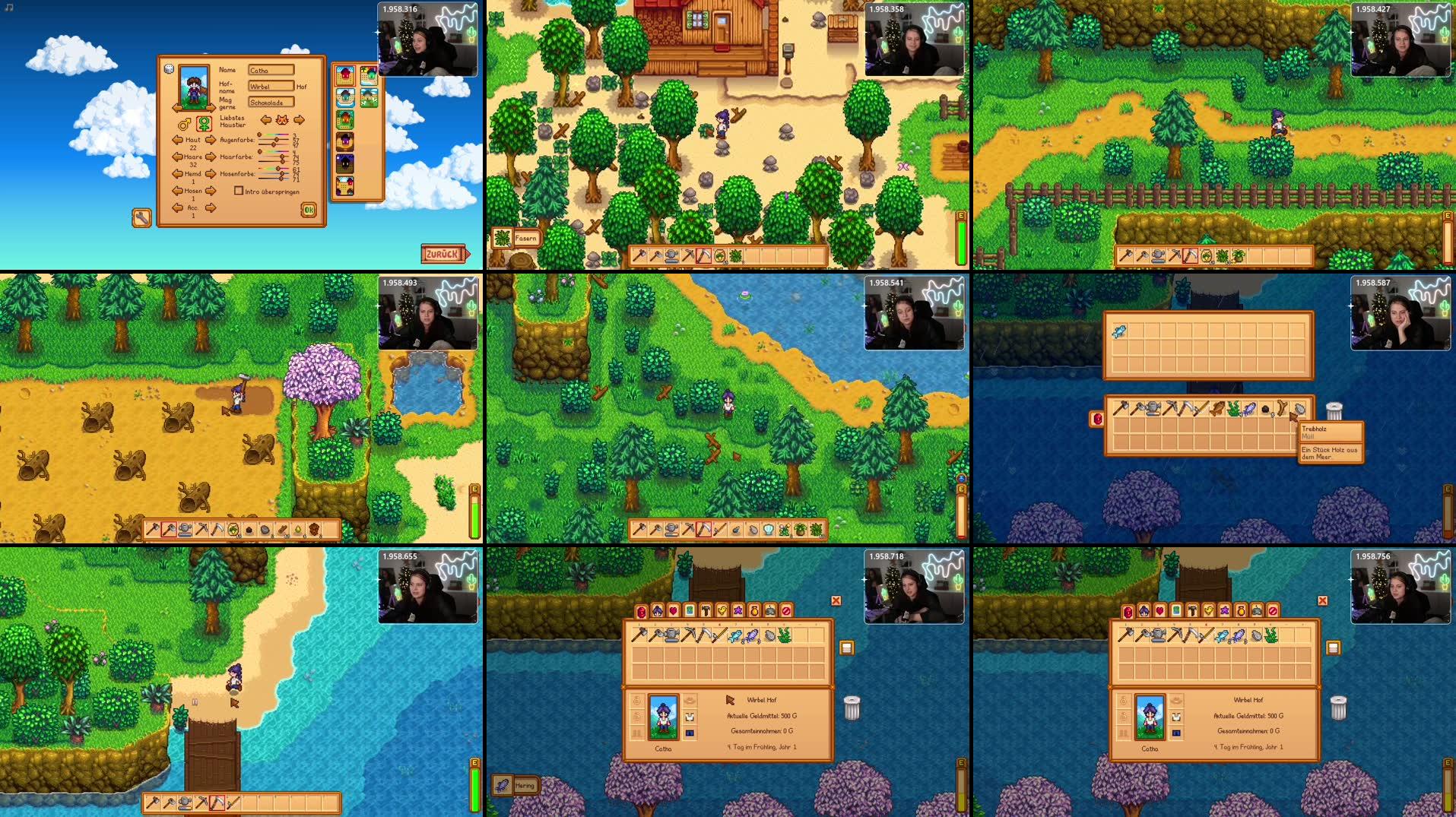Click the left arrow beside Haut

(x=176, y=140)
